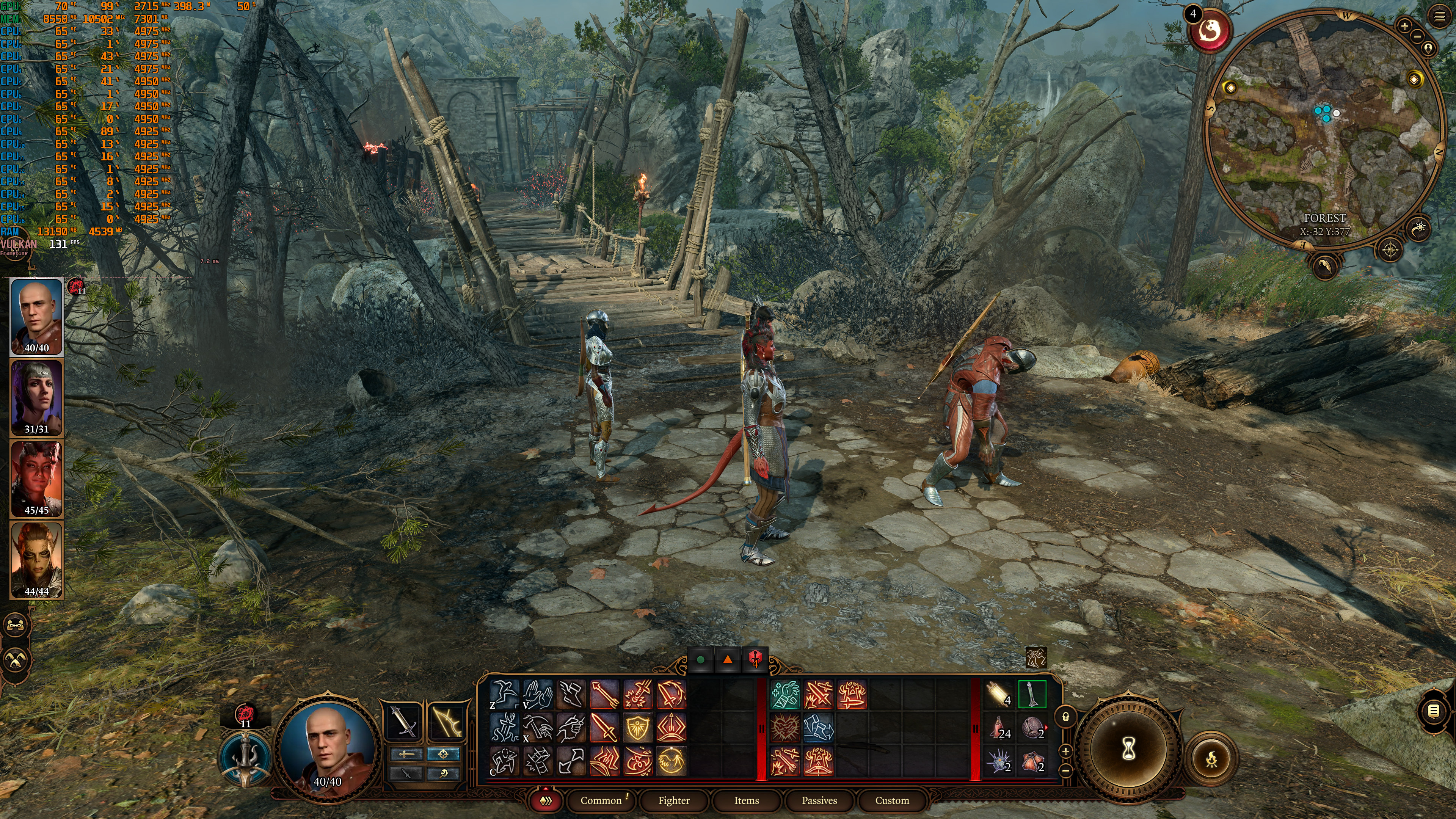
Task: End turn with the hourglass button
Action: [1129, 750]
